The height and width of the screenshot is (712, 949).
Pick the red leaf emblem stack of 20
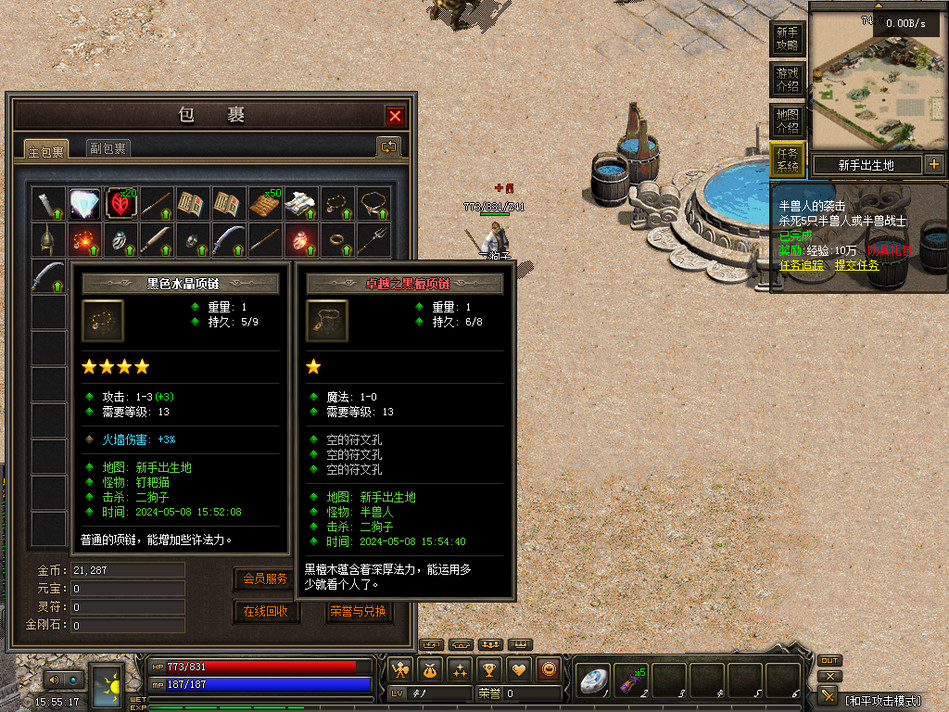[121, 204]
